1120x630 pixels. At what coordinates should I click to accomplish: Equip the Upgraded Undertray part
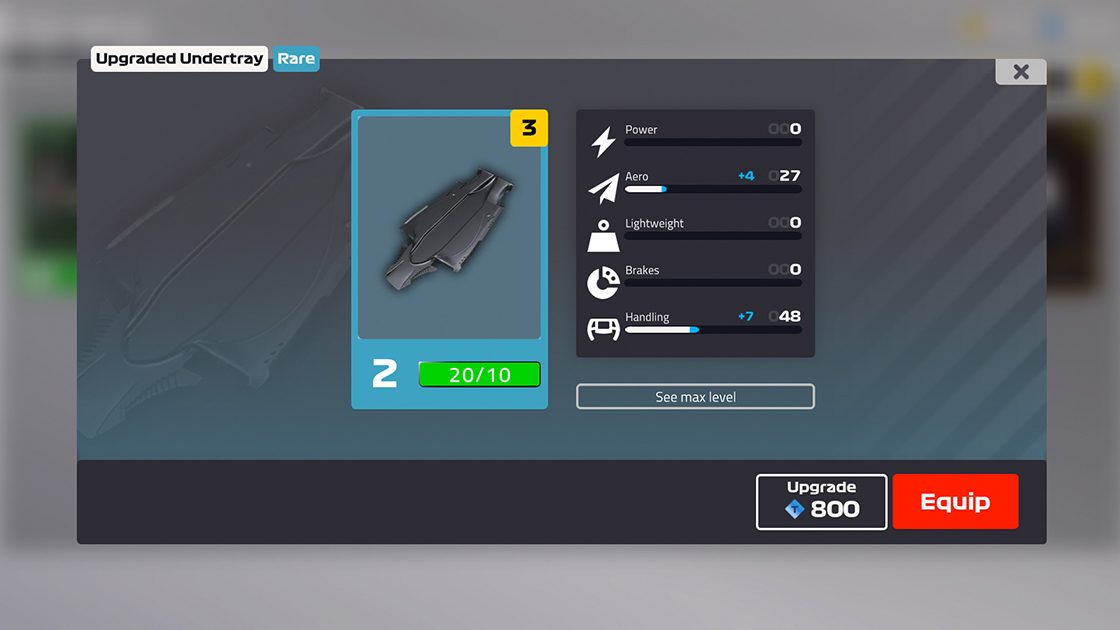pyautogui.click(x=955, y=502)
